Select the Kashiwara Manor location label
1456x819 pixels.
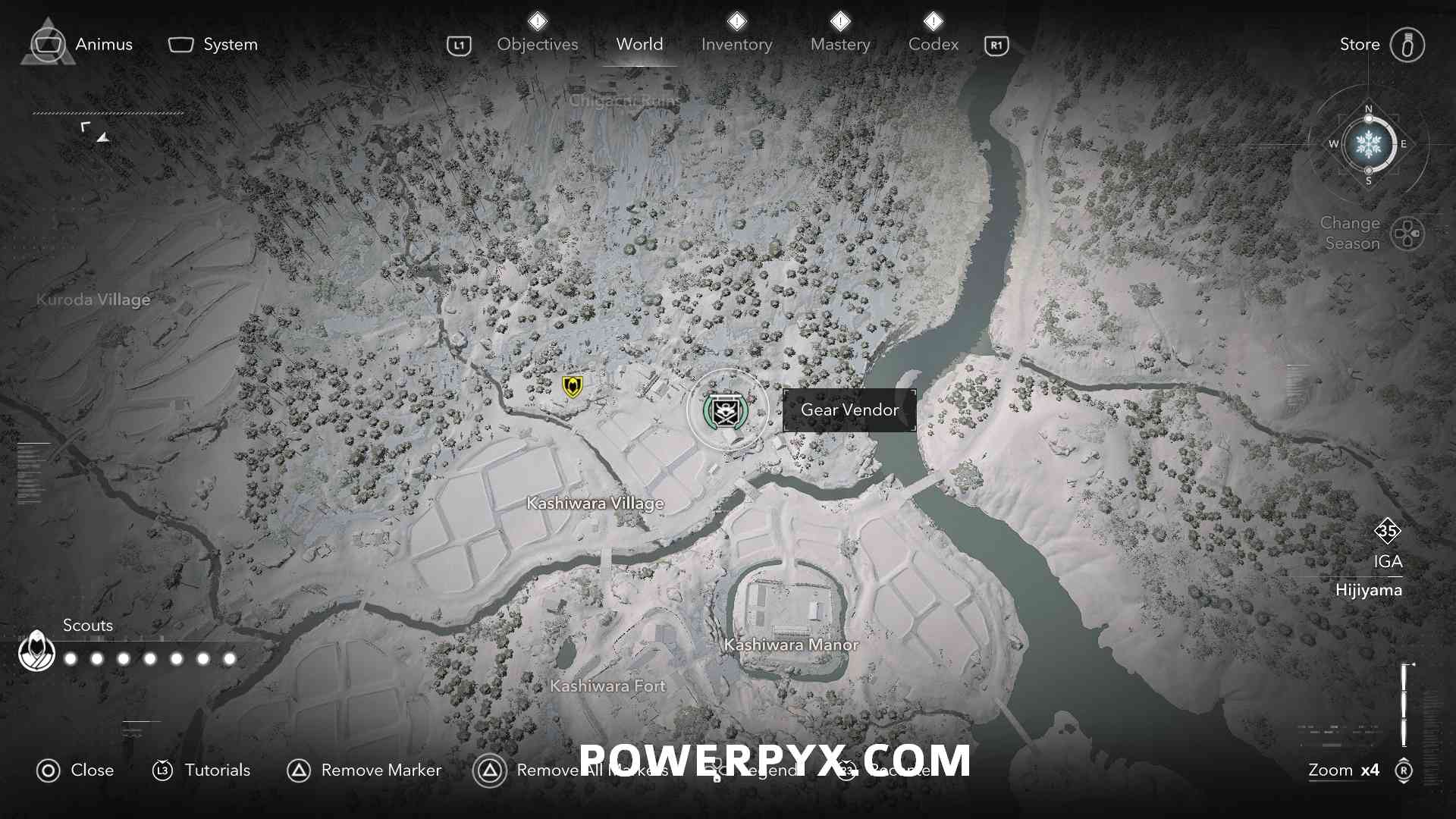(791, 645)
